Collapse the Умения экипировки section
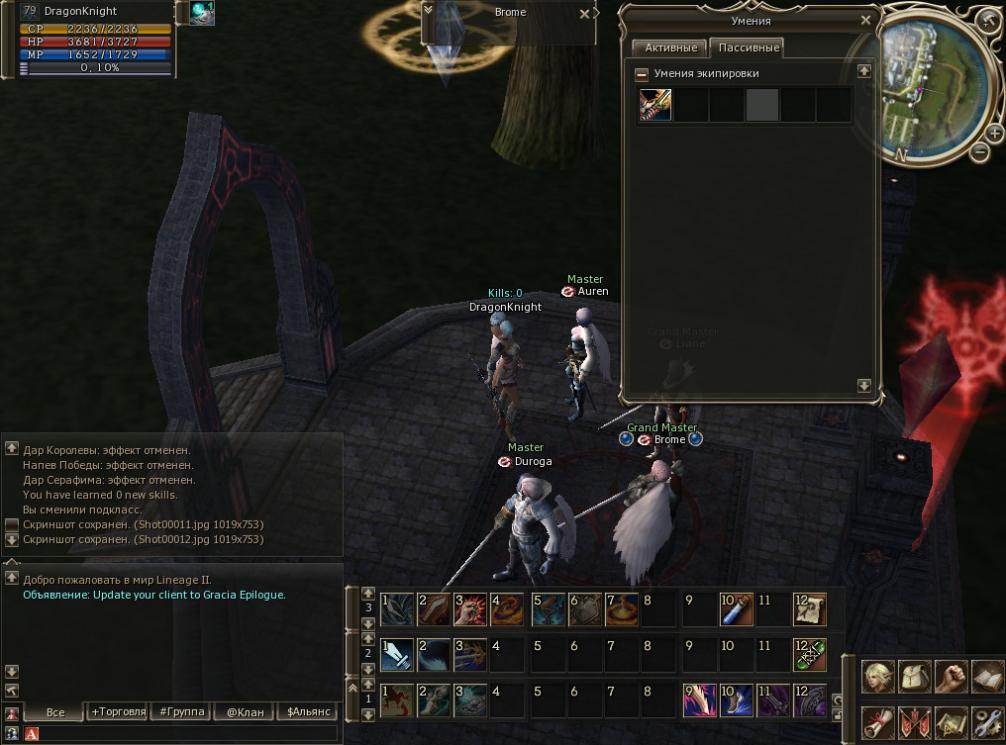Viewport: 1006px width, 745px height. 642,74
